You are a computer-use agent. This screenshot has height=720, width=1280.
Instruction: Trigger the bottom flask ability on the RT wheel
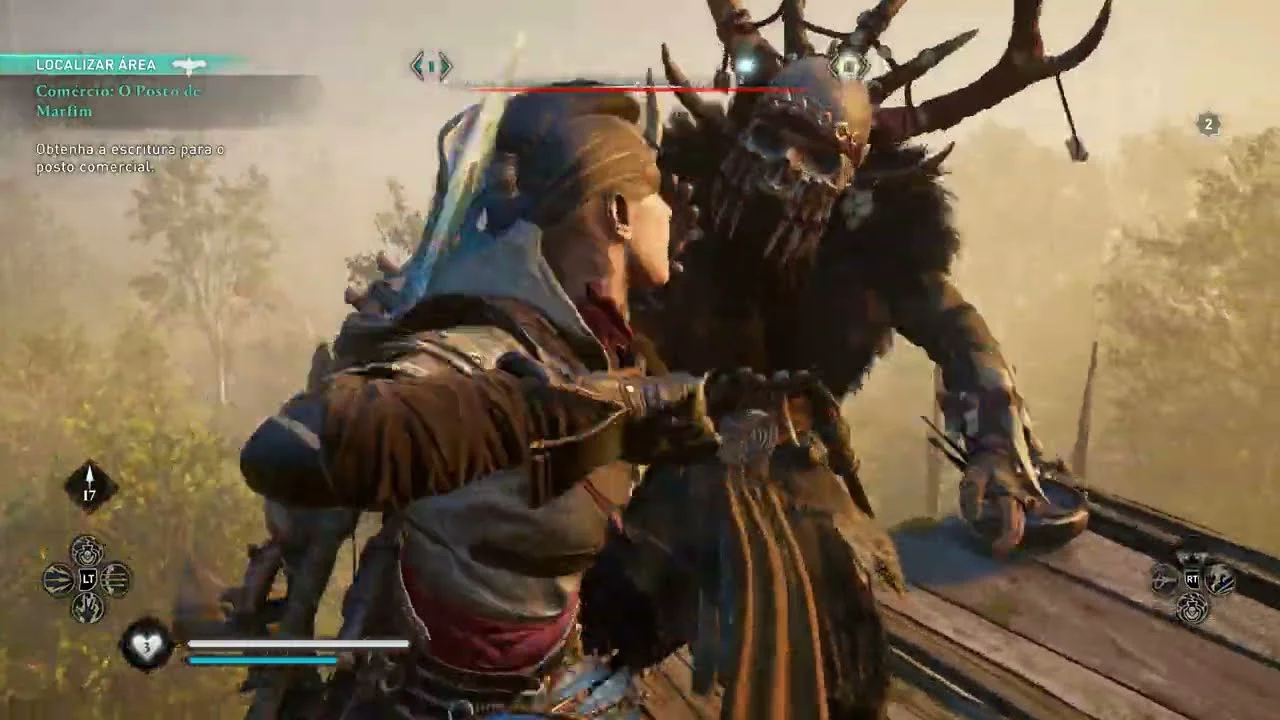(x=1192, y=607)
